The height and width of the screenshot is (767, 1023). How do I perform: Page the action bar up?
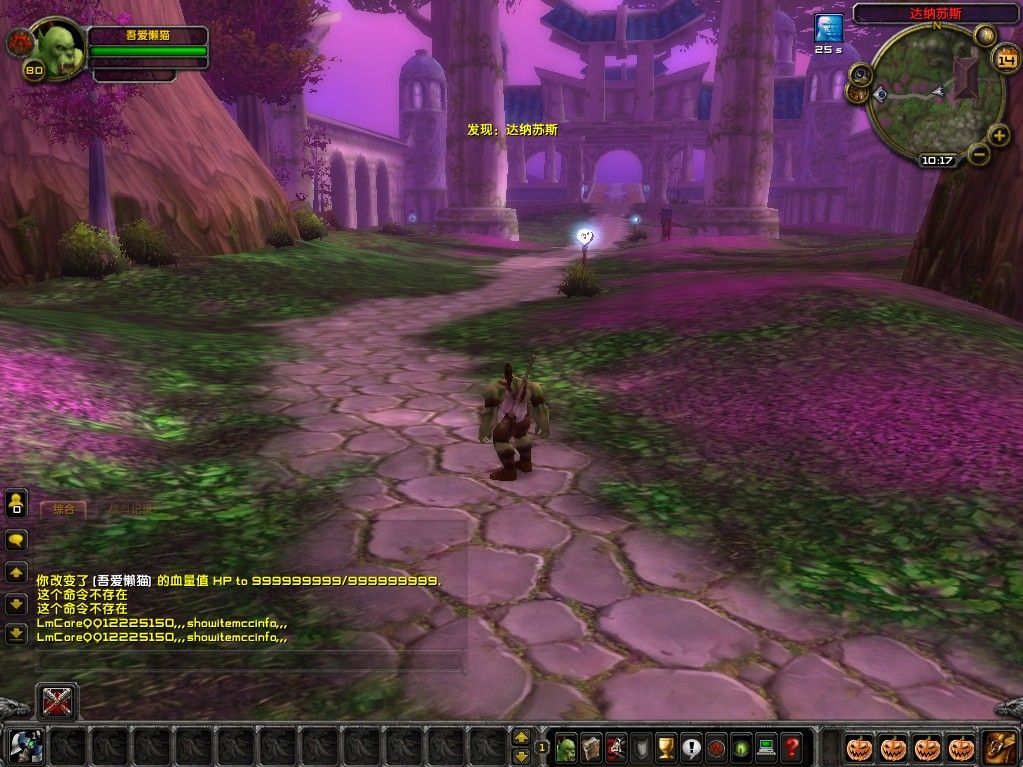(520, 736)
